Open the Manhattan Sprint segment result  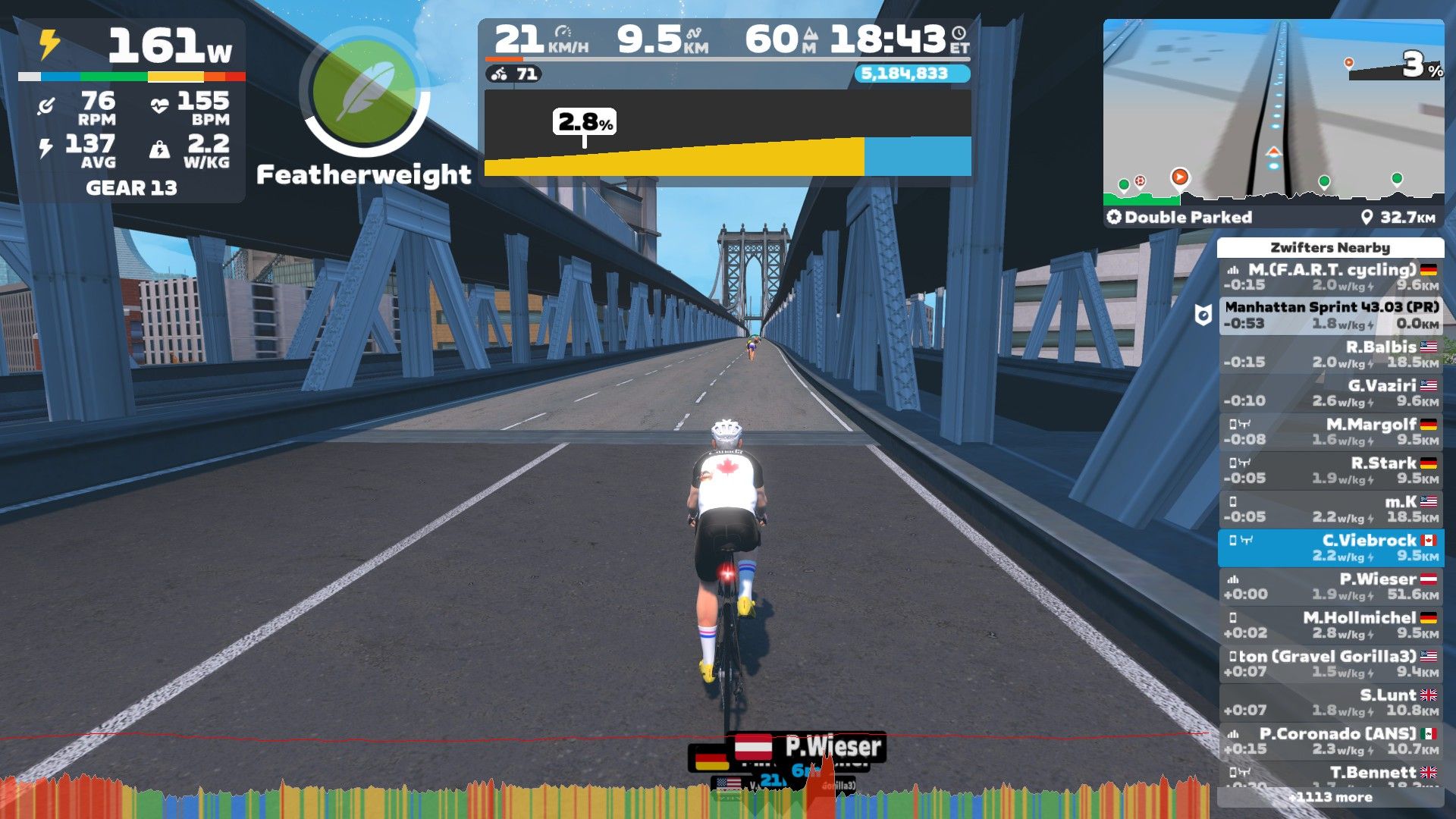1331,315
